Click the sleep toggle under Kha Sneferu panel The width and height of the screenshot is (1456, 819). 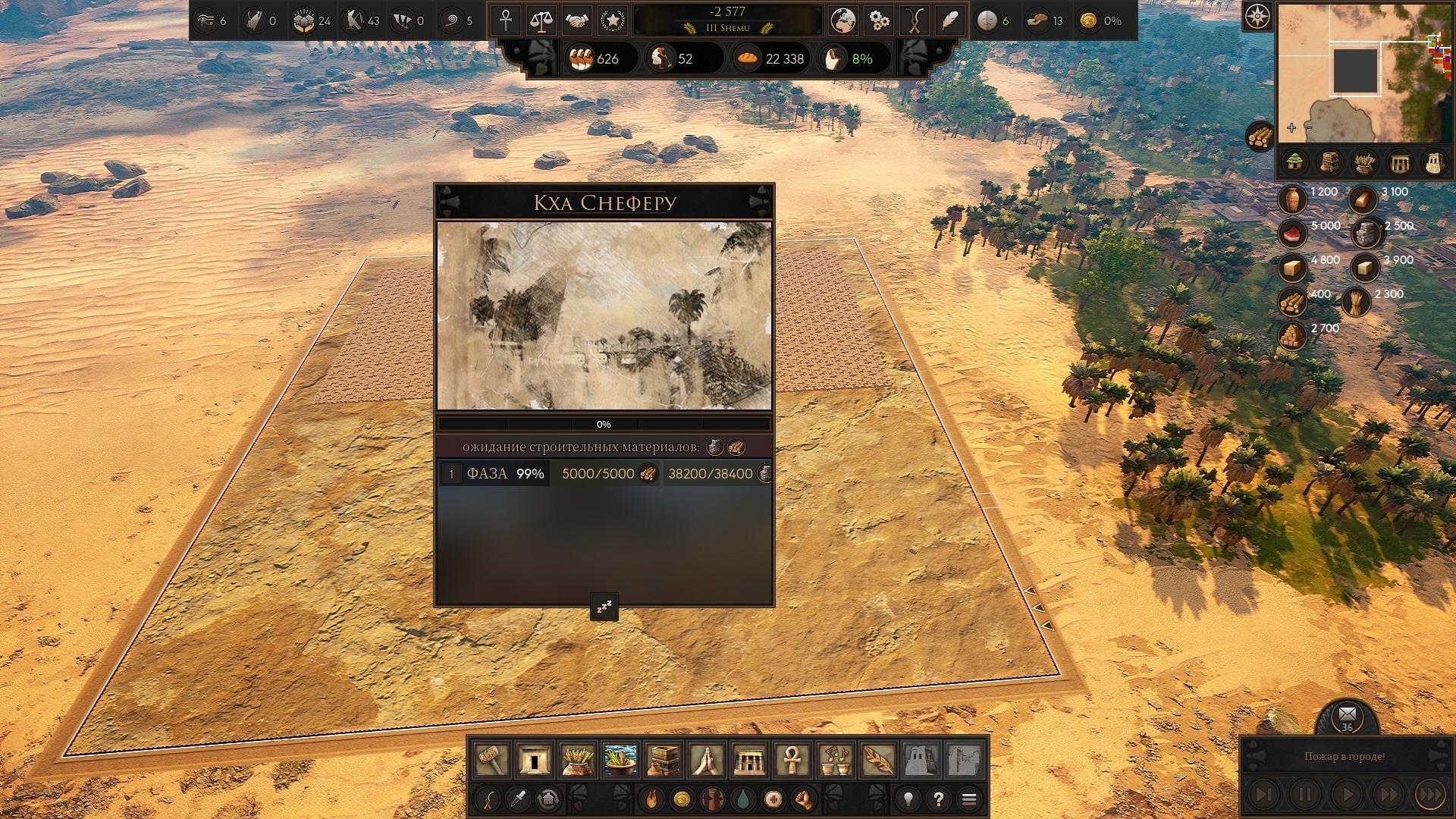tap(604, 607)
